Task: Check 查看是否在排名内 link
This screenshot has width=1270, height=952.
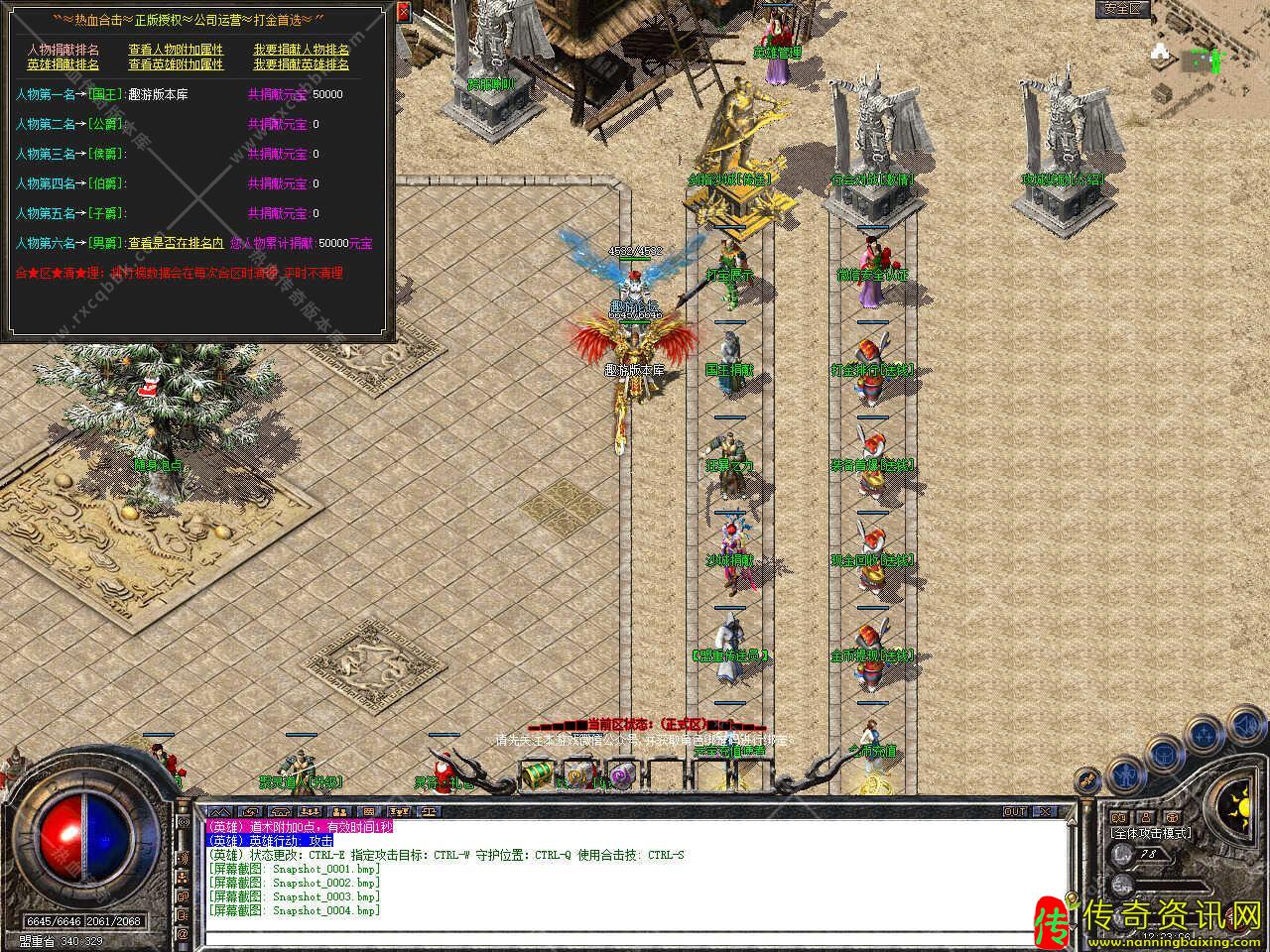Action: 177,243
